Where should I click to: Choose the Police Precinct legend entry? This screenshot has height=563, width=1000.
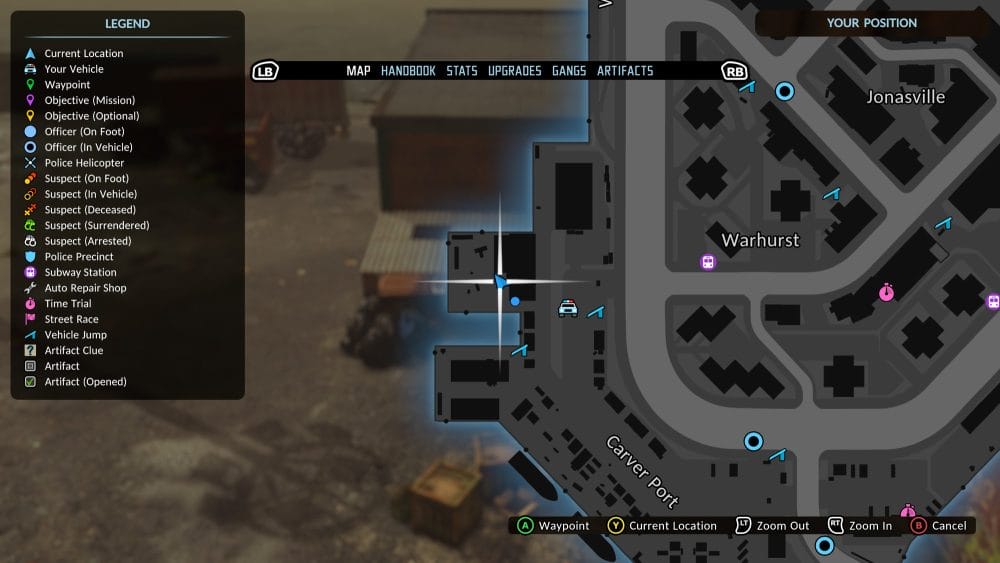point(79,257)
